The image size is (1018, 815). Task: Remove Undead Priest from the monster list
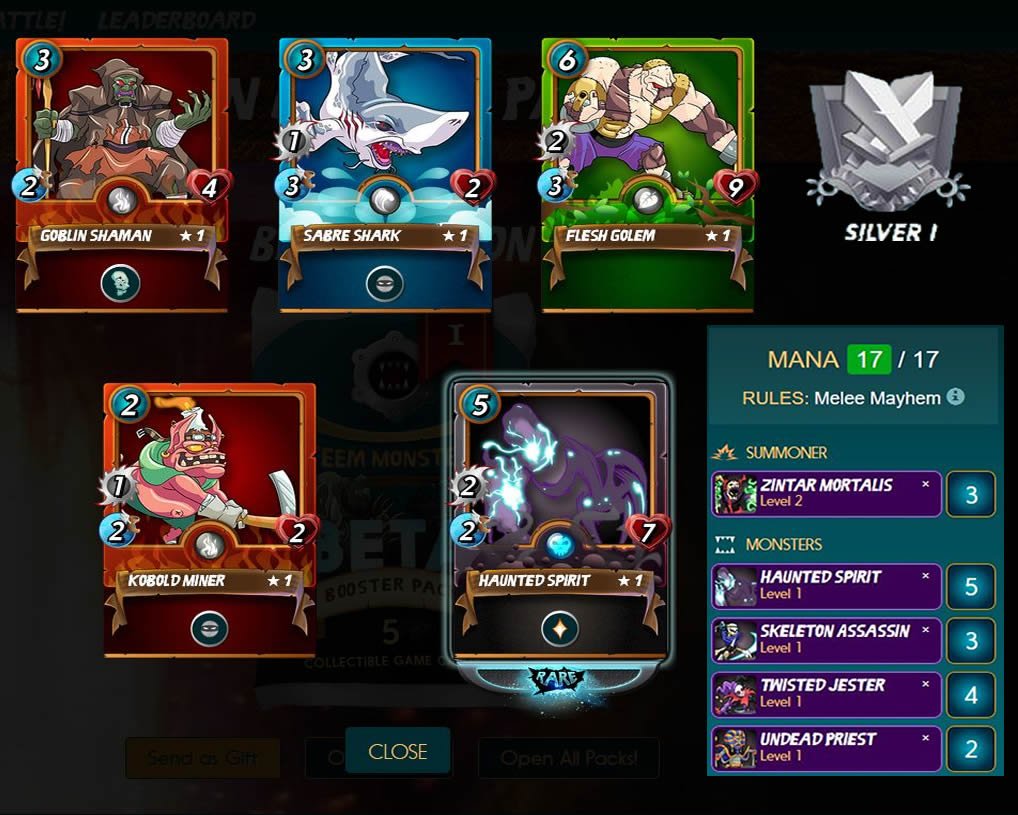point(925,738)
